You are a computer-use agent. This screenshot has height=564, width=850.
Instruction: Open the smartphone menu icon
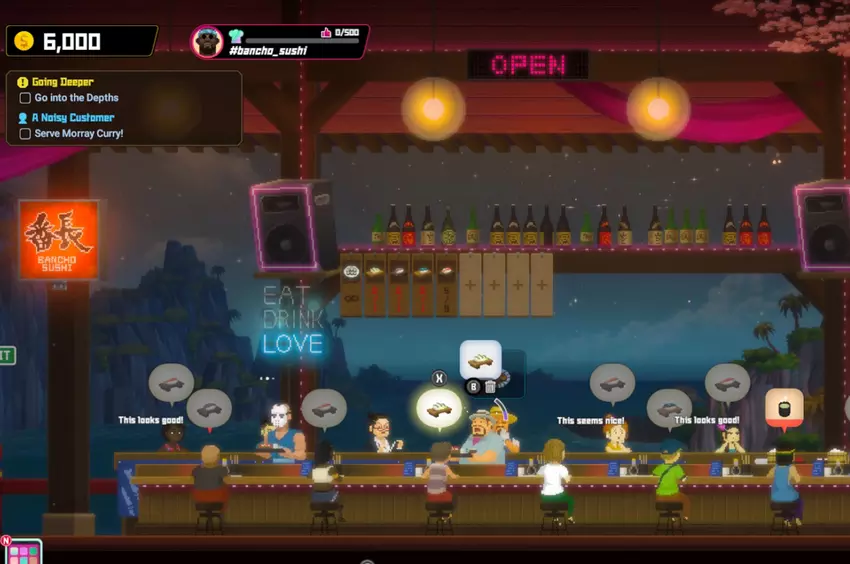(x=22, y=551)
